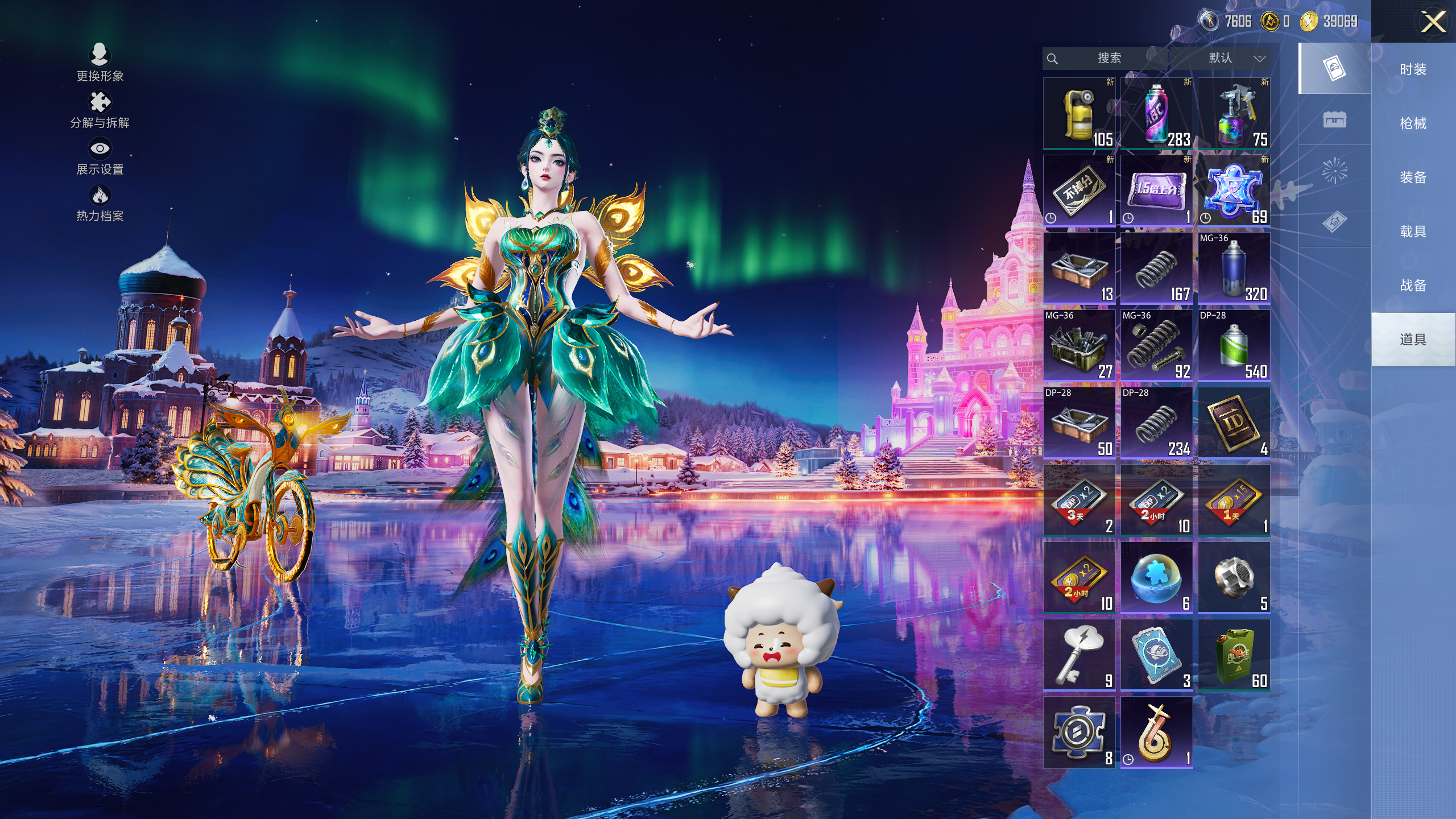Select the 不掉分 rank protection card
1456x819 pixels.
point(1079,191)
